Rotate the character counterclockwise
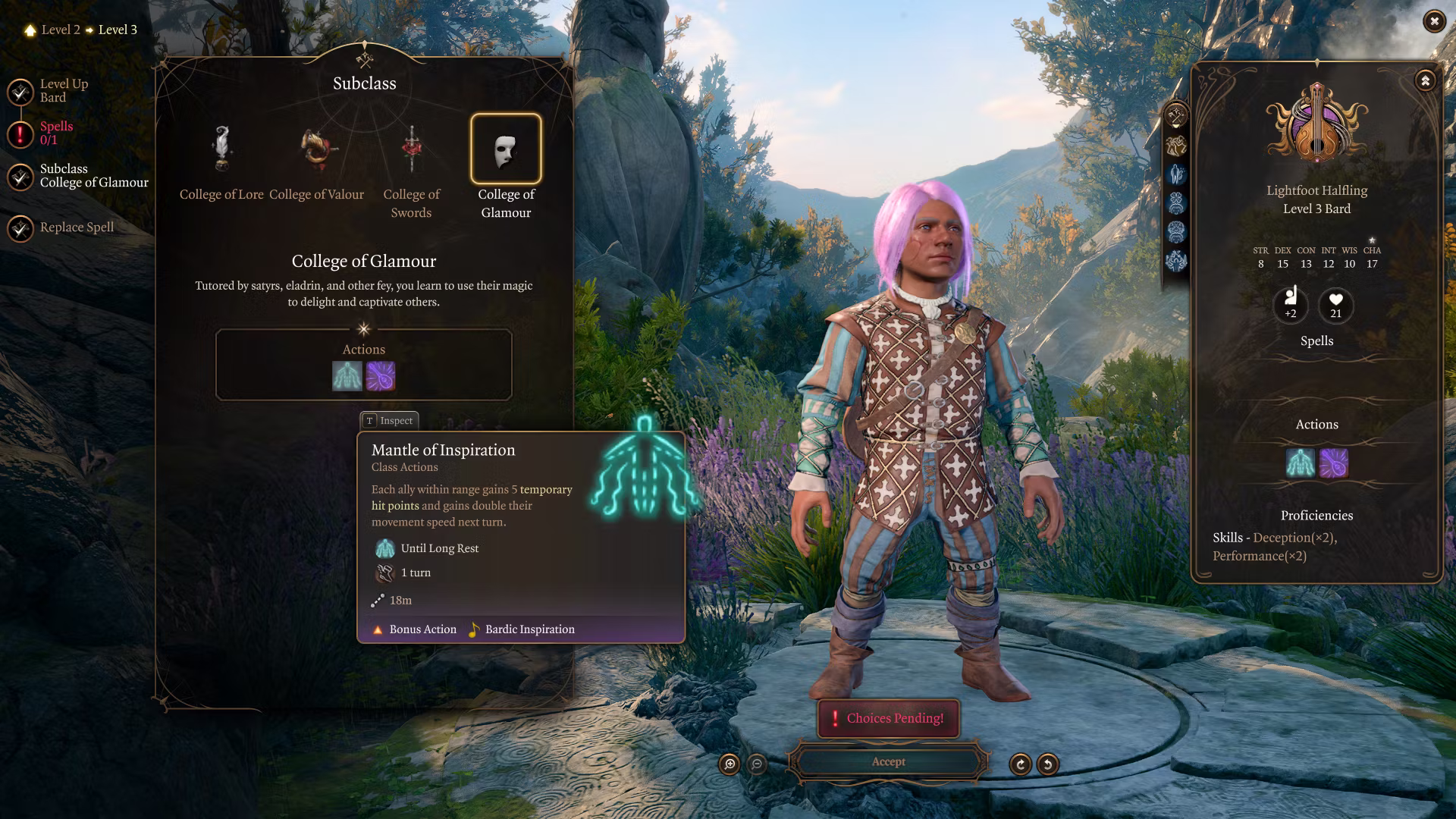This screenshot has height=819, width=1456. coord(1048,764)
